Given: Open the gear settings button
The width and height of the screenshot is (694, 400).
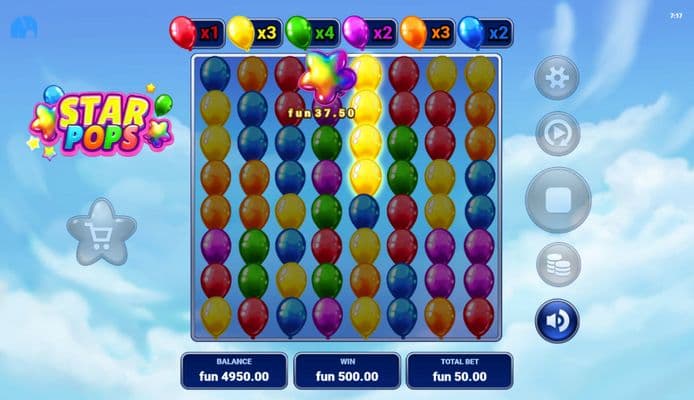Looking at the screenshot, I should coord(557,78).
